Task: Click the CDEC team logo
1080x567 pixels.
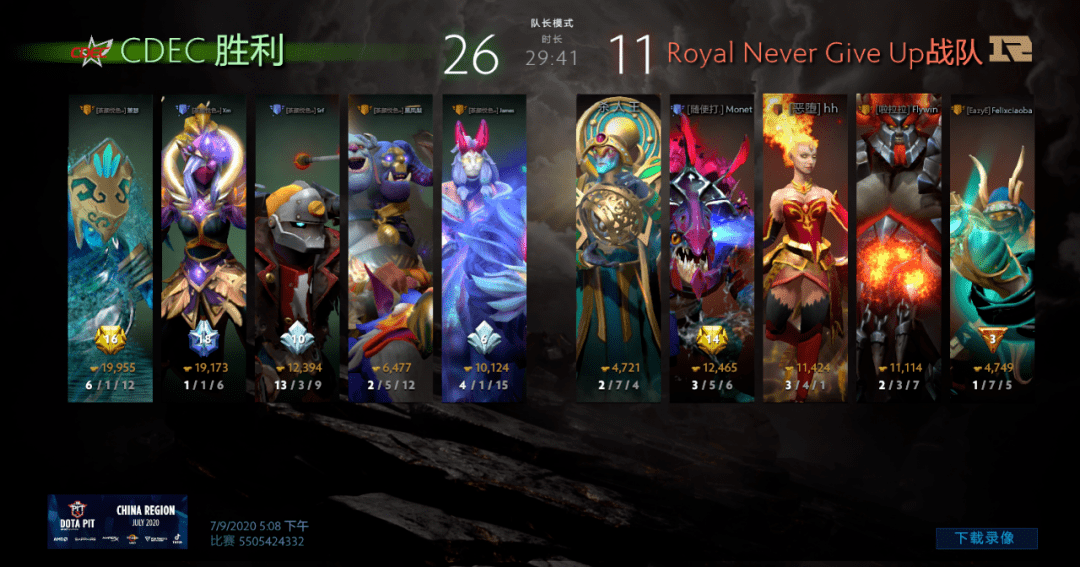Action: (91, 51)
